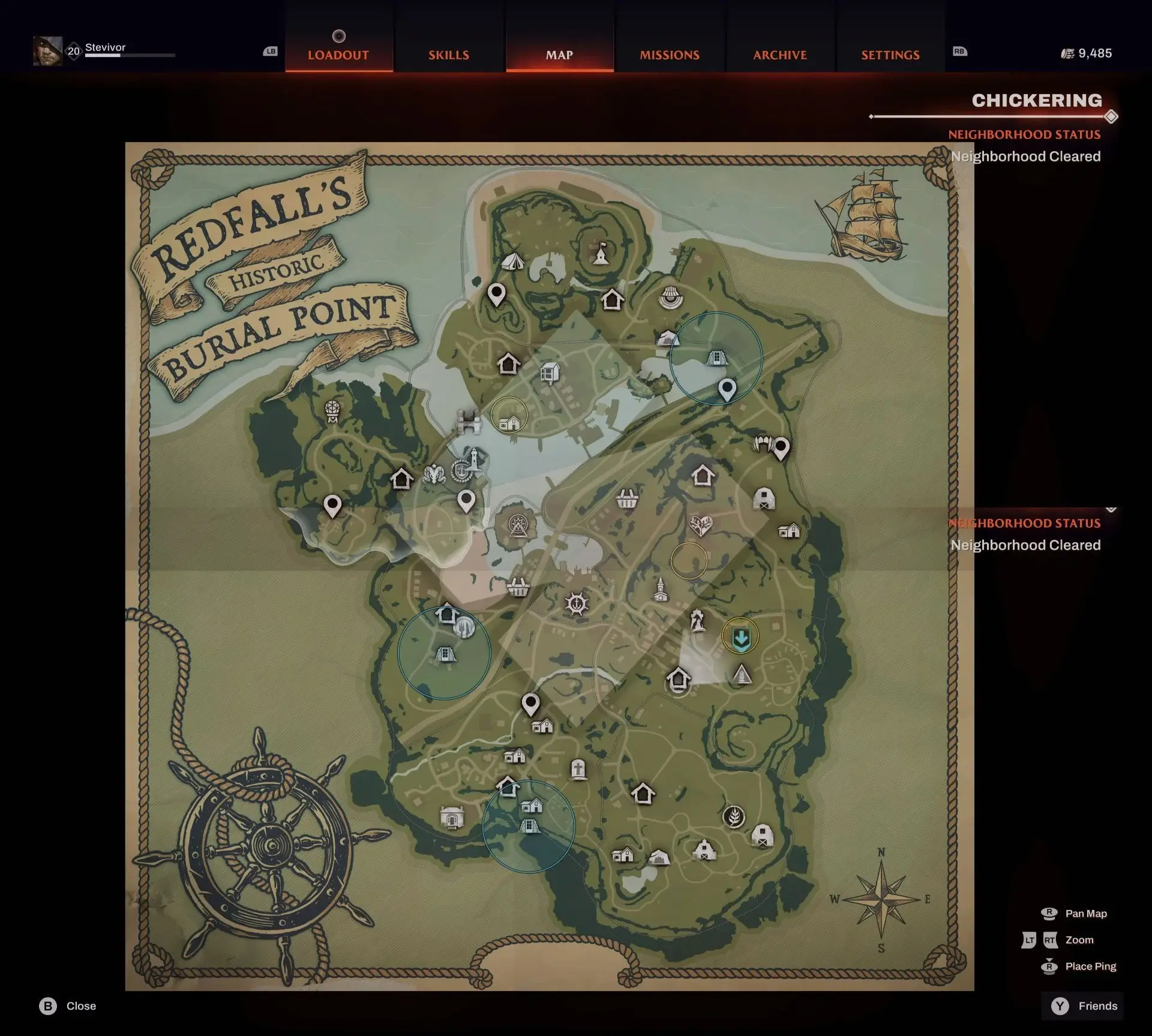Open the Skills tab

[x=449, y=55]
